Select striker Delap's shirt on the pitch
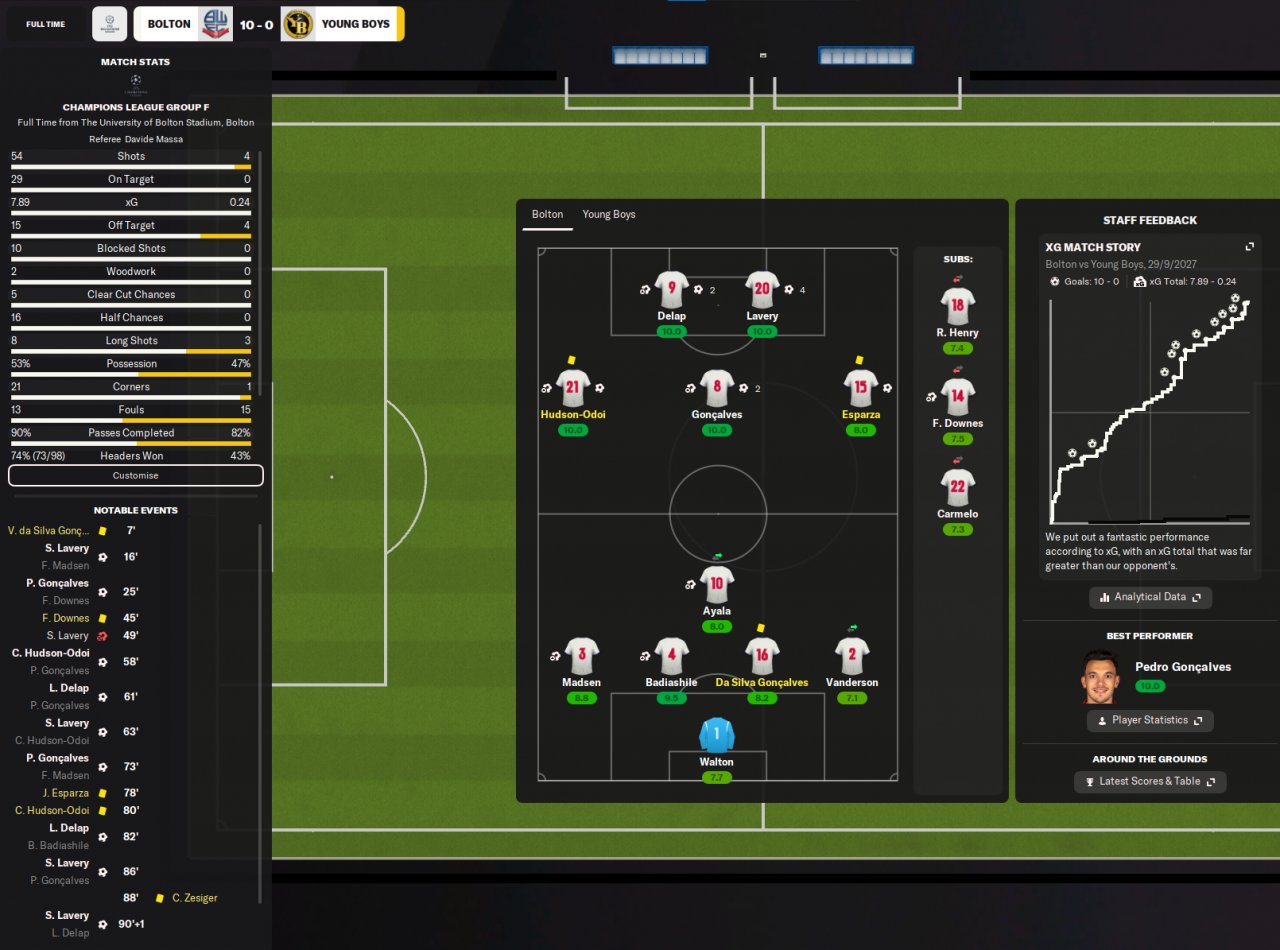Screen dimensions: 1280x950 tap(671, 290)
